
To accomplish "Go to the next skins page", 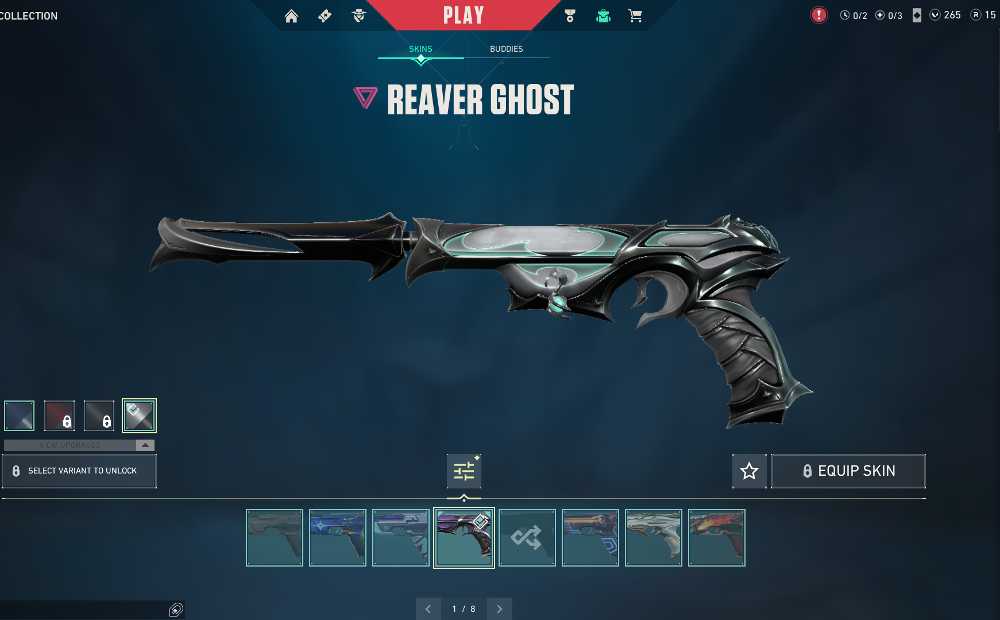I will [498, 608].
